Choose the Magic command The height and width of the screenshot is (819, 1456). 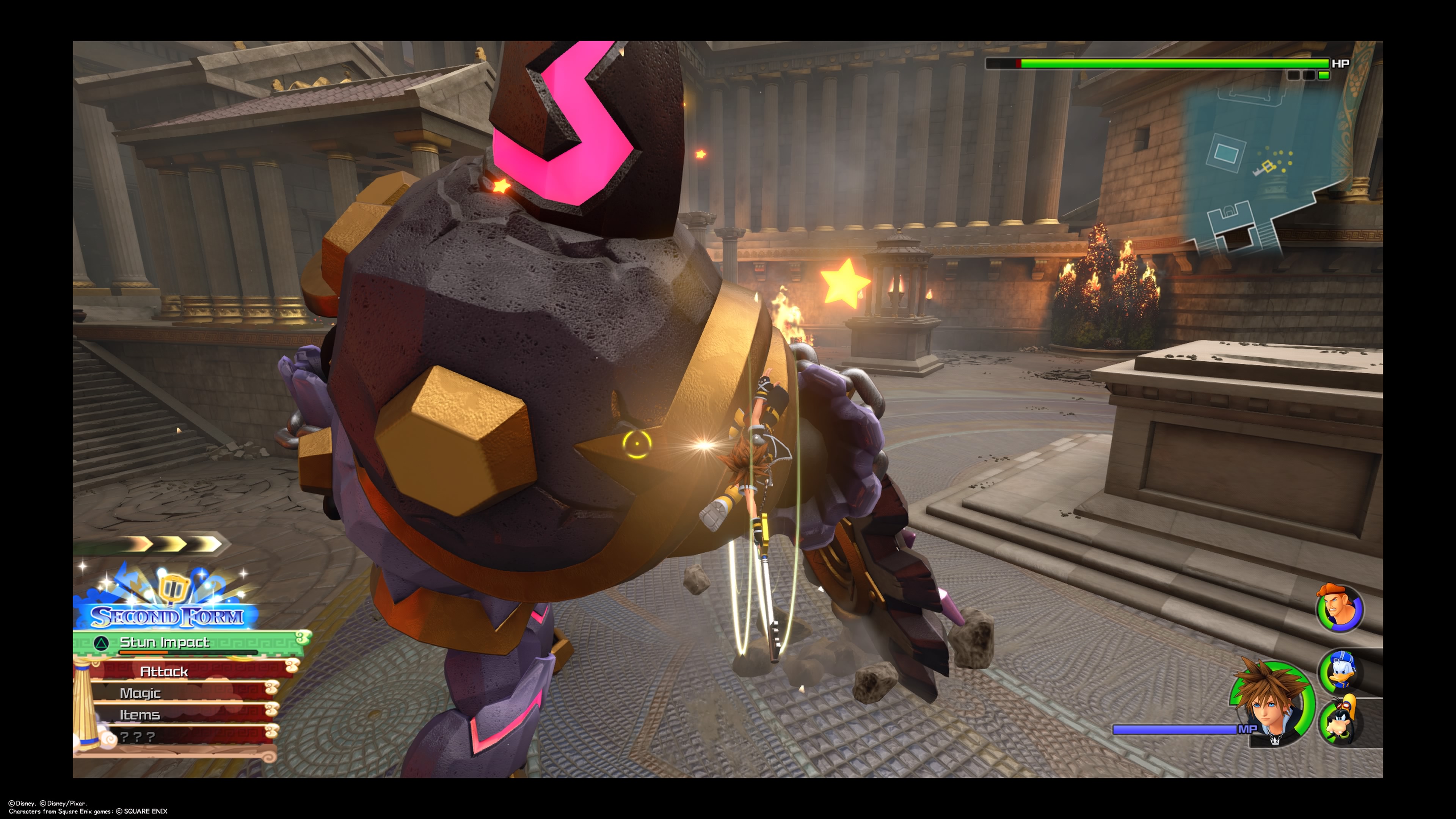coord(140,693)
